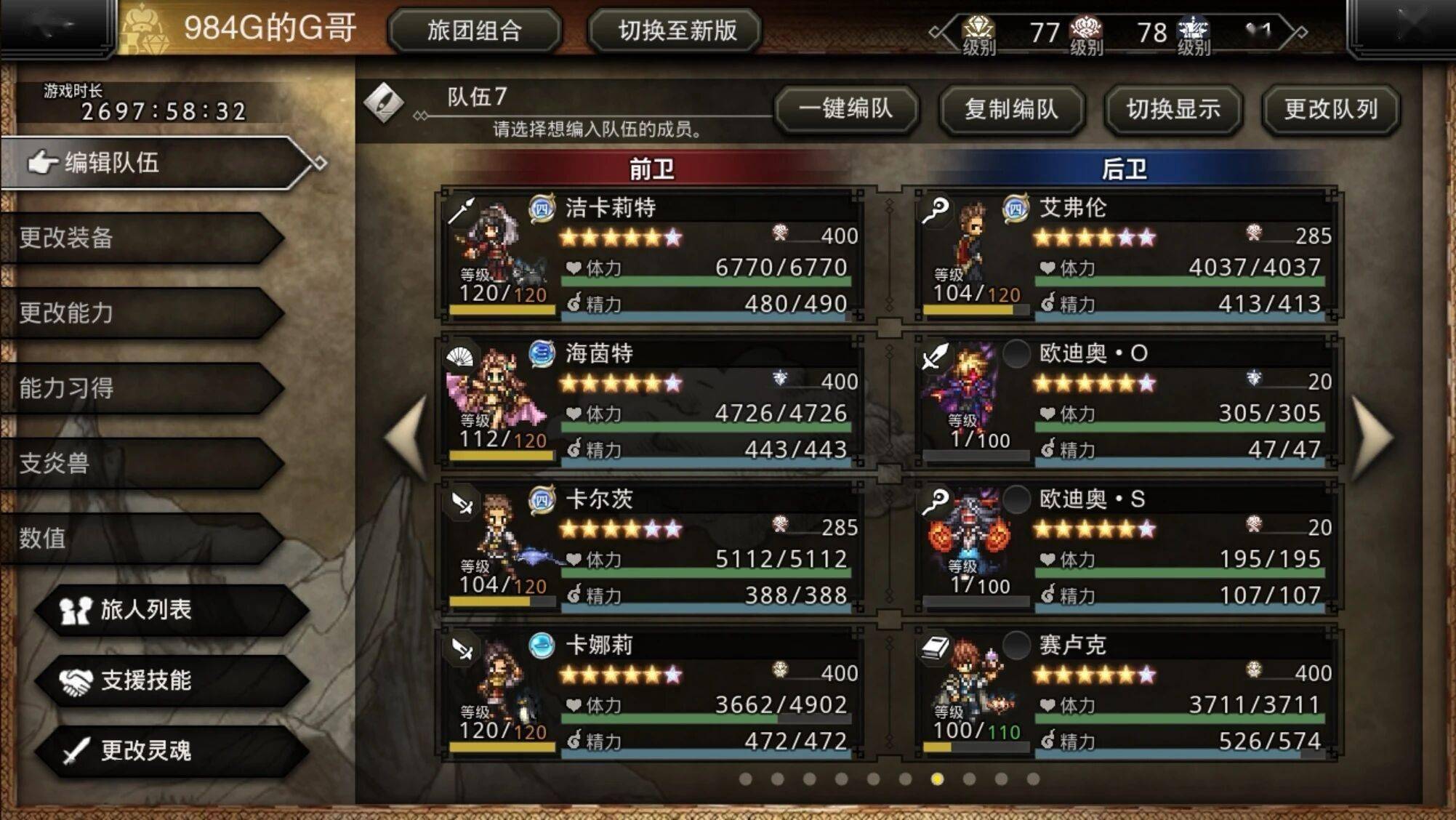Select front-row member 洁卡莉特
The height and width of the screenshot is (820, 1456).
click(651, 254)
